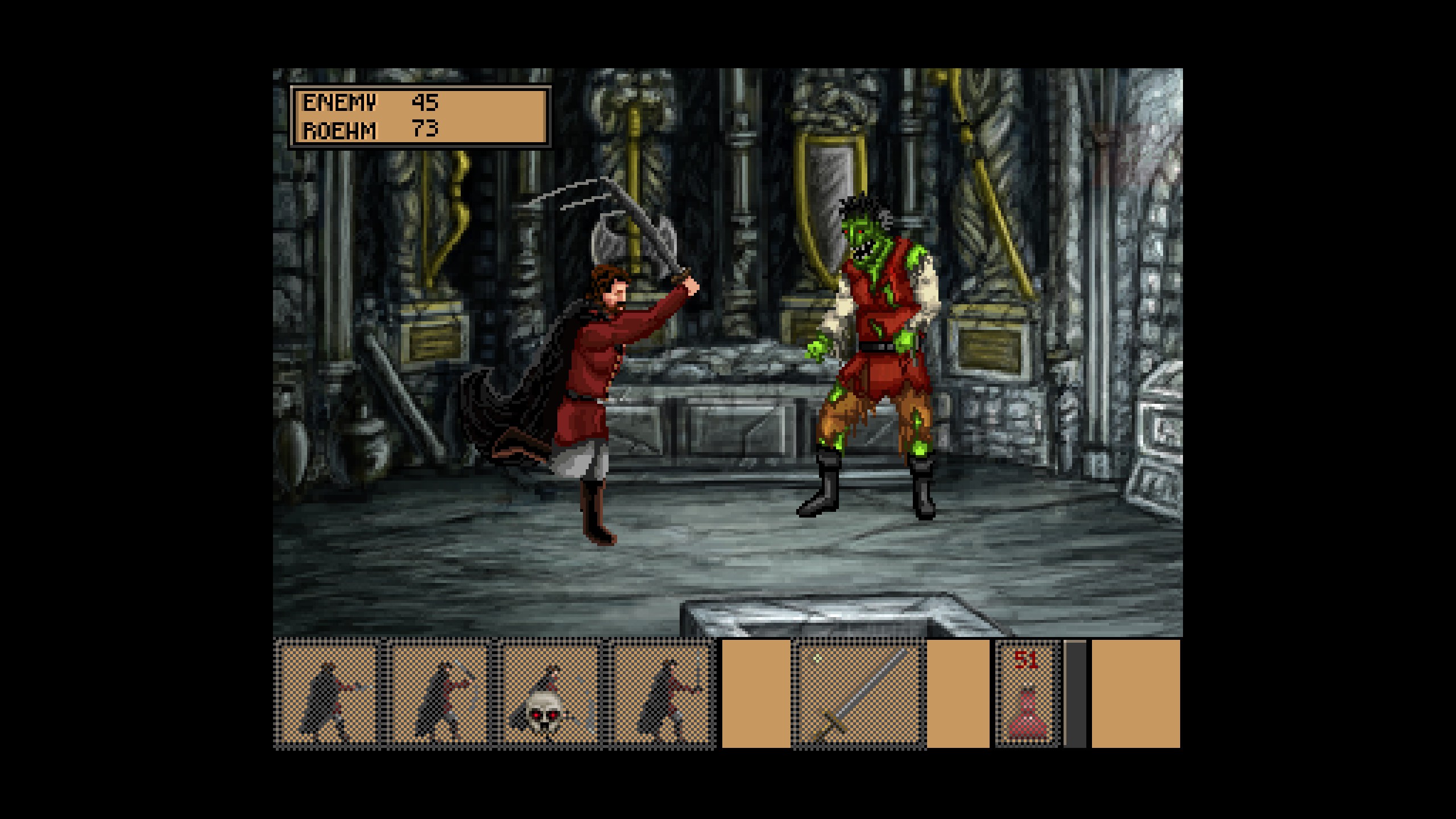The height and width of the screenshot is (819, 1456).
Task: Activate the skull special attack icon
Action: (x=550, y=694)
